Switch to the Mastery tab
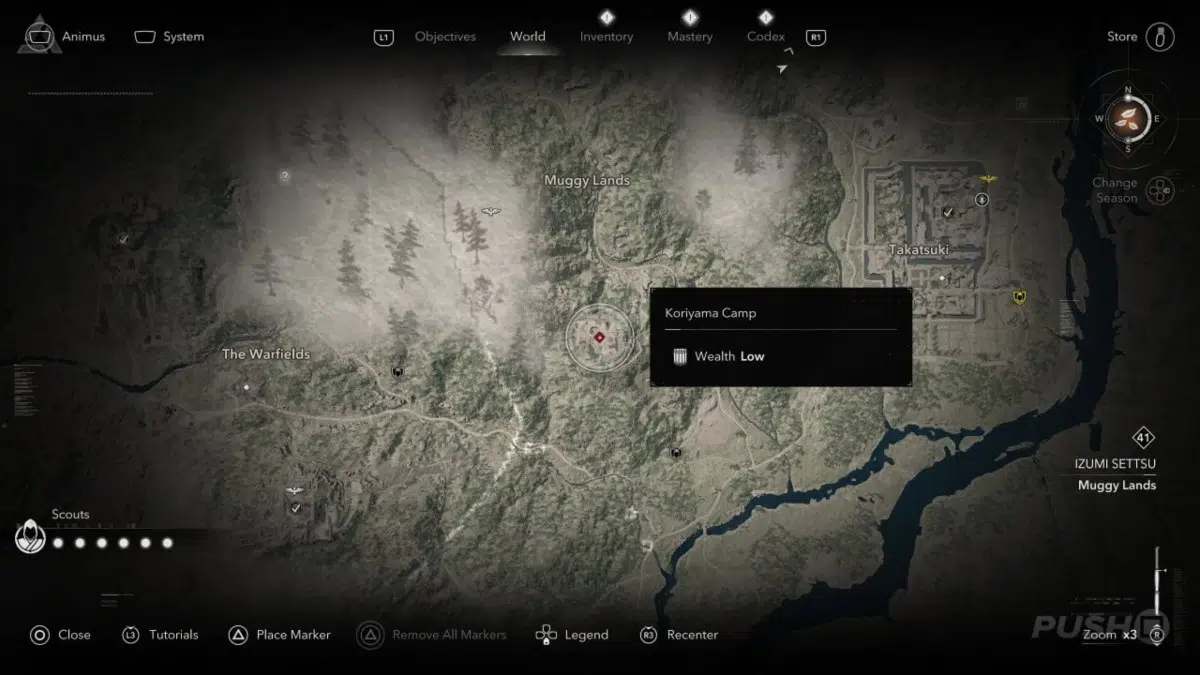 pyautogui.click(x=690, y=37)
